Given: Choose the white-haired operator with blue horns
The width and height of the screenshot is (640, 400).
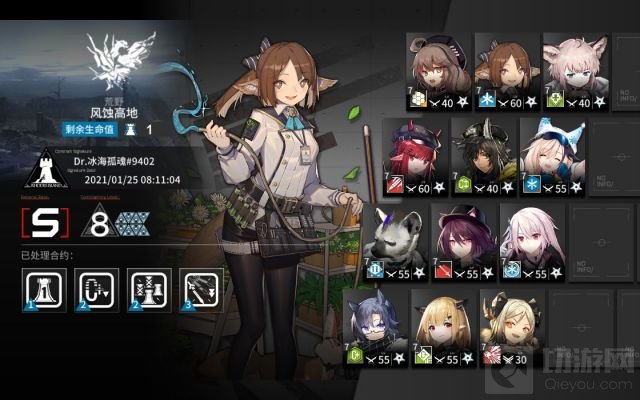Looking at the screenshot, I should coord(548,153).
